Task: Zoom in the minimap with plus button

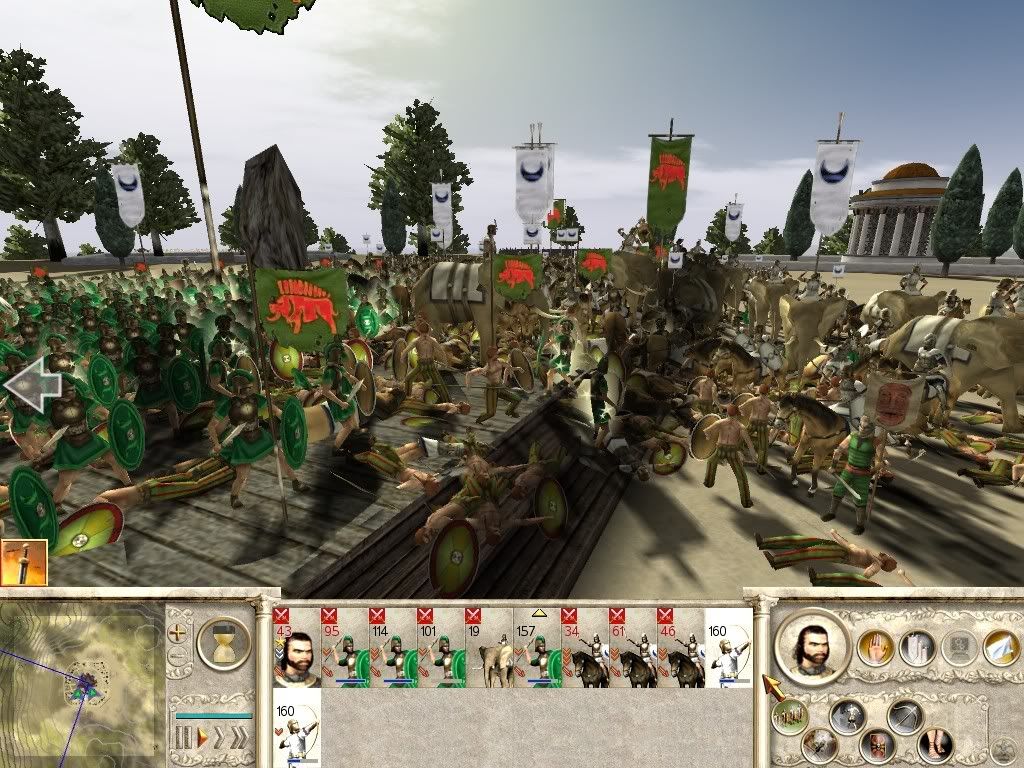Action: (179, 632)
